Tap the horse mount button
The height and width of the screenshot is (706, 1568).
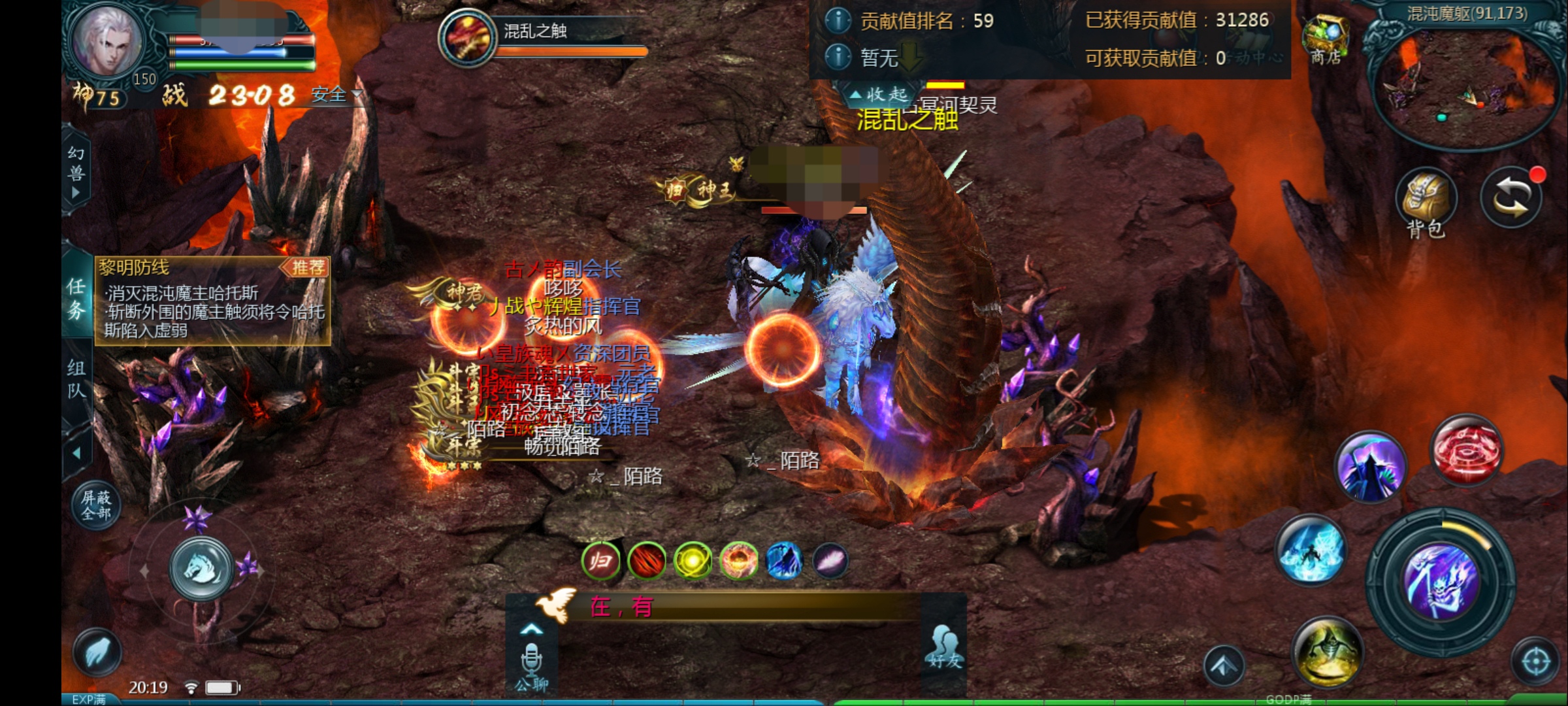(x=201, y=569)
